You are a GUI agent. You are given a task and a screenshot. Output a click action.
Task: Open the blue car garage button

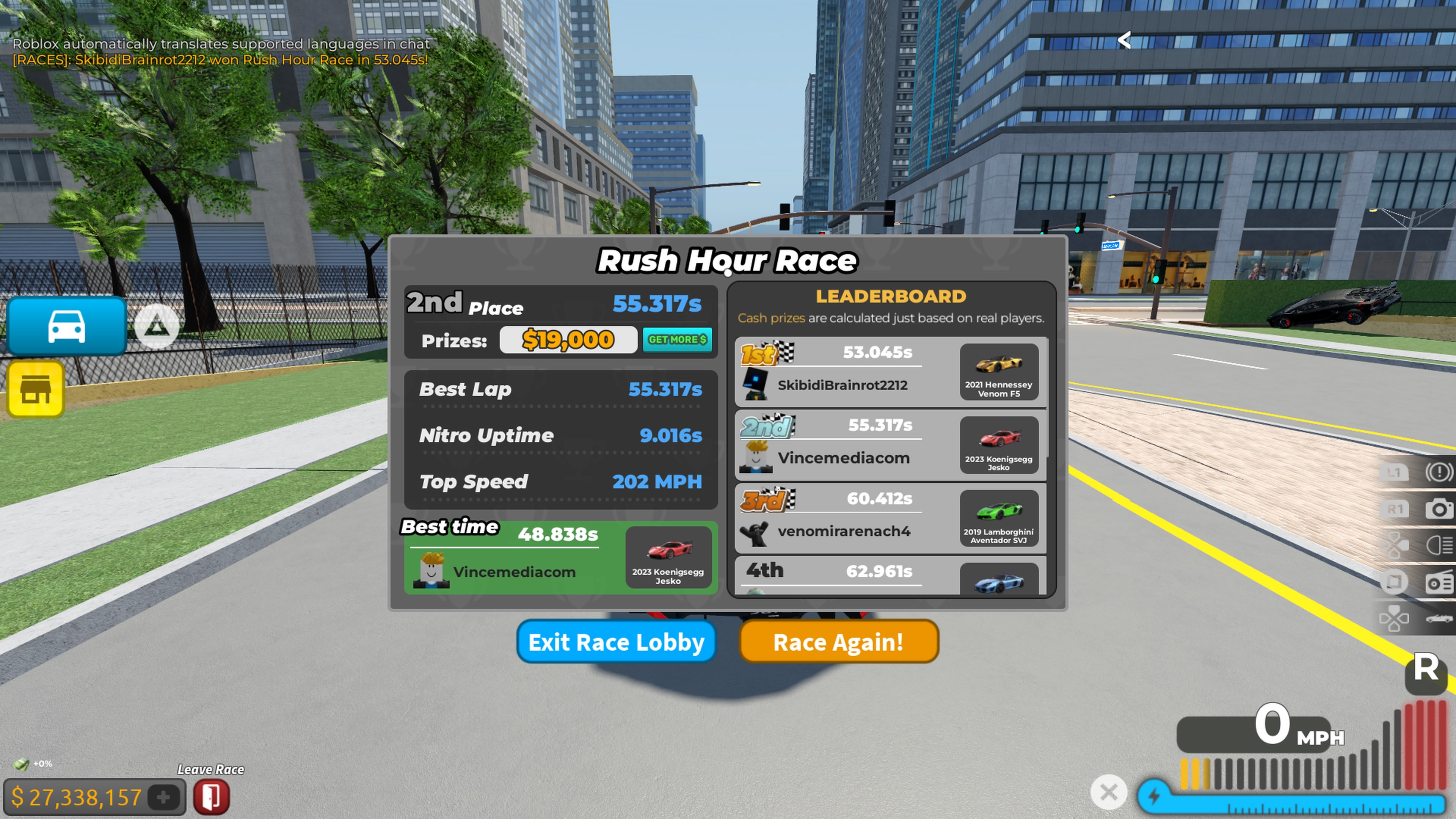pyautogui.click(x=67, y=326)
